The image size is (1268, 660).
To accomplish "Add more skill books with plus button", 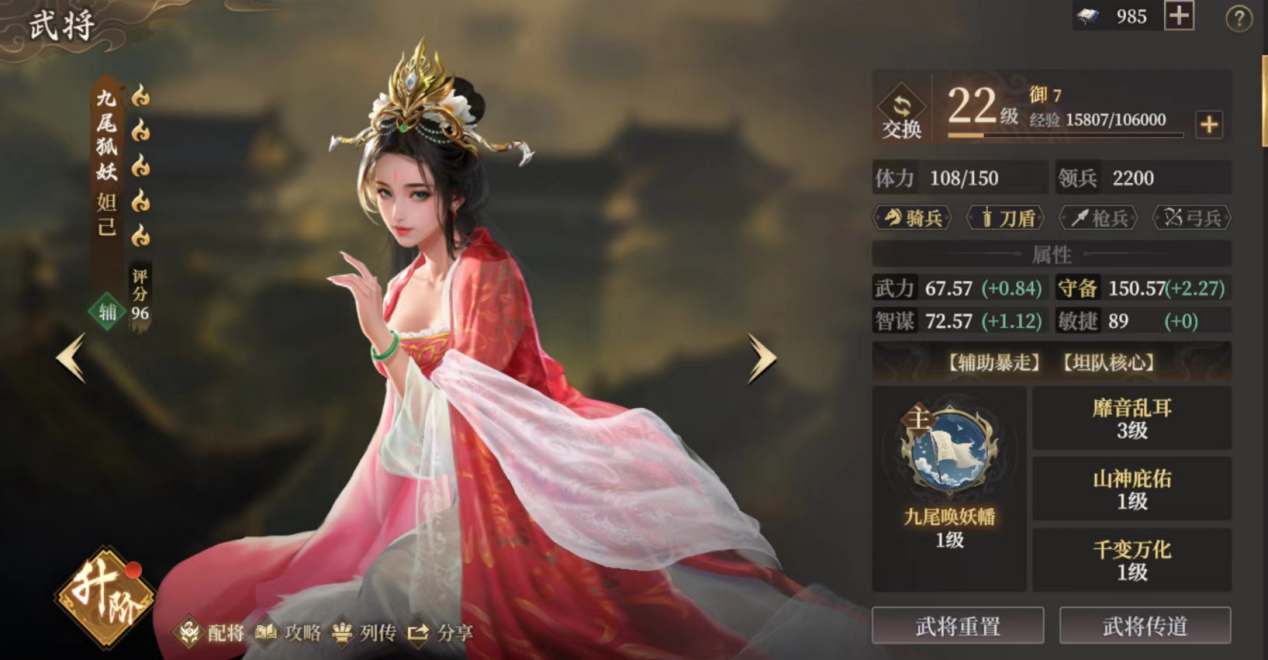I will (1180, 16).
